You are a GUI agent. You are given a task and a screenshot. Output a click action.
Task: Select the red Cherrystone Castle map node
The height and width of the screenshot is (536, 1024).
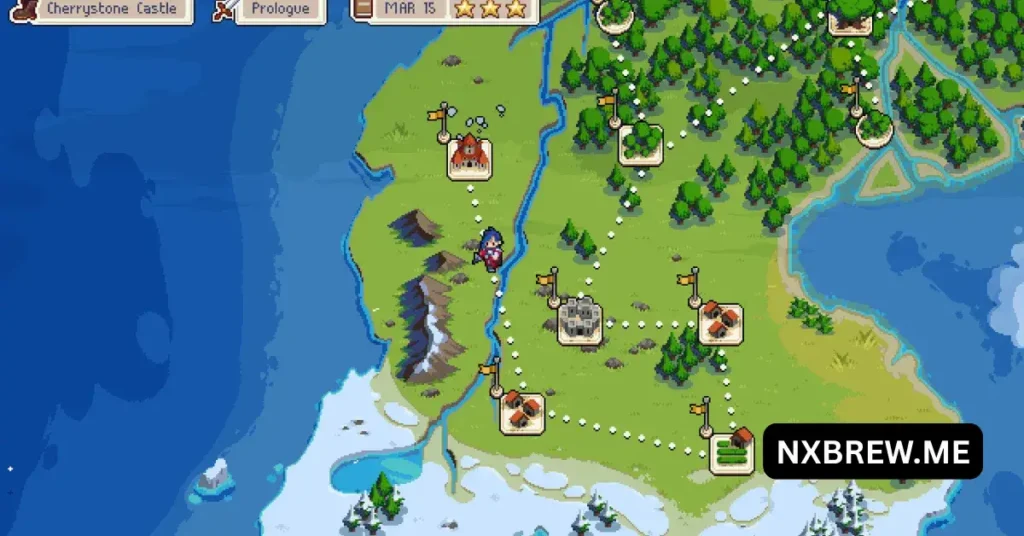pos(469,156)
